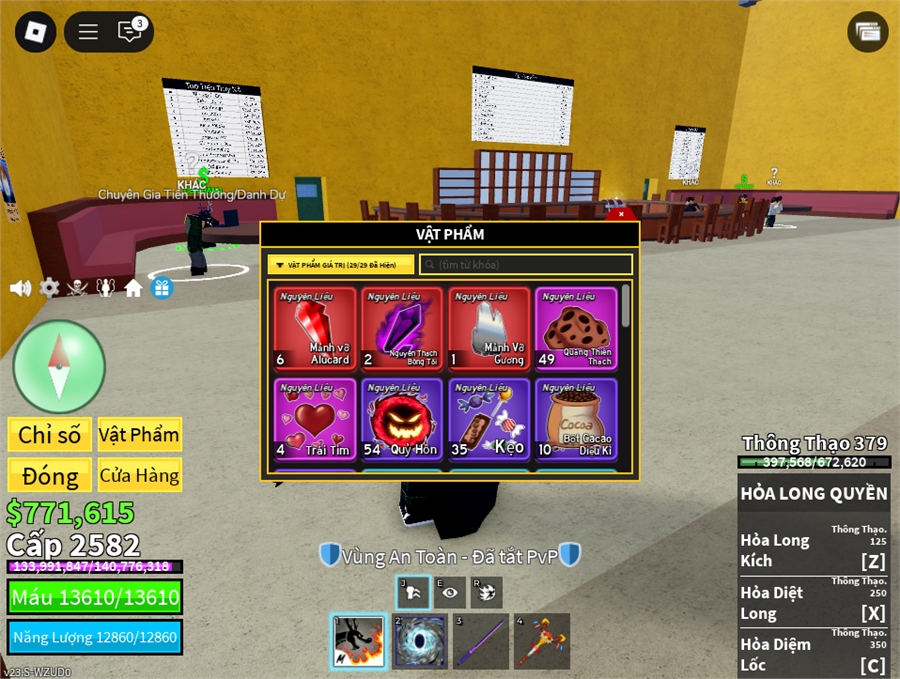Select the Nguyên Thạch Bóng Tối item
The image size is (900, 679).
pos(401,329)
